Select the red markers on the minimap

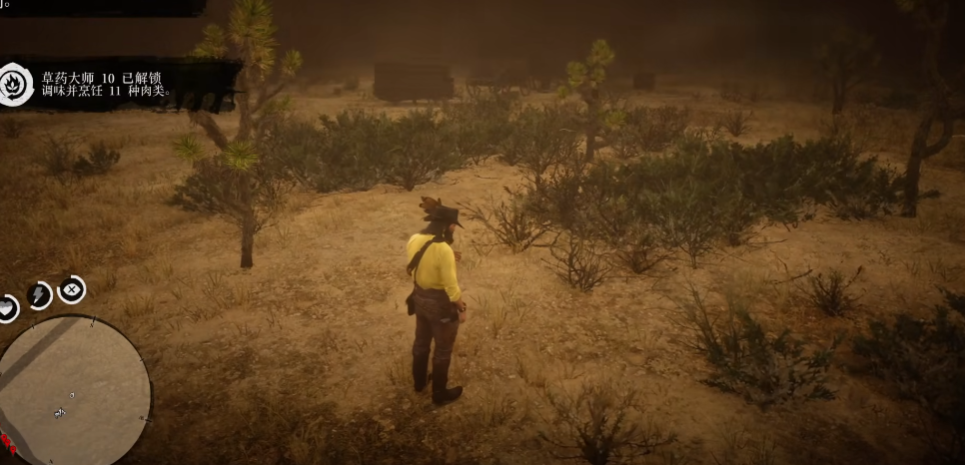[x=8, y=441]
